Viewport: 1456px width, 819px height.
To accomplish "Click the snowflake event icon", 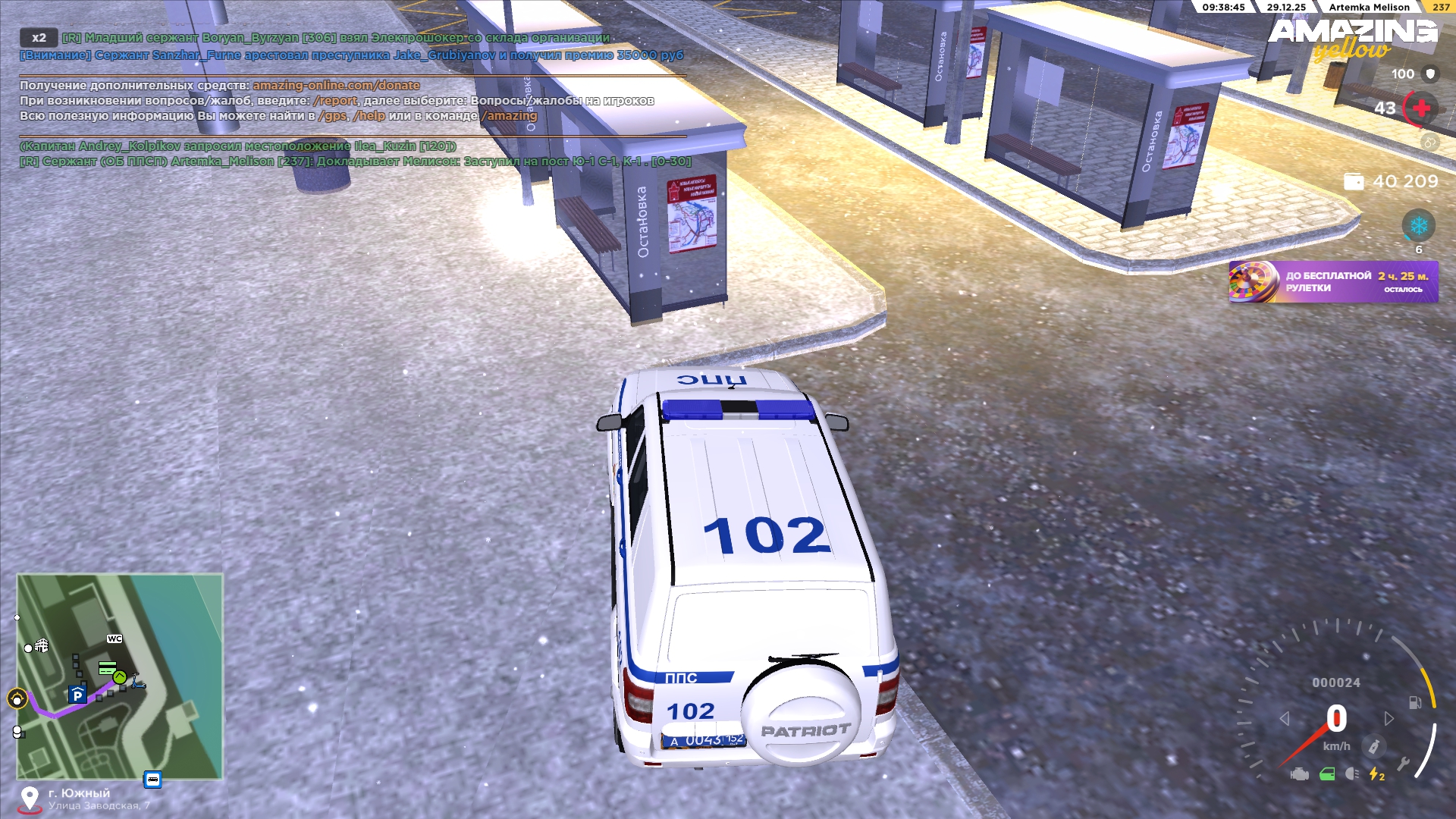I will point(1418,226).
